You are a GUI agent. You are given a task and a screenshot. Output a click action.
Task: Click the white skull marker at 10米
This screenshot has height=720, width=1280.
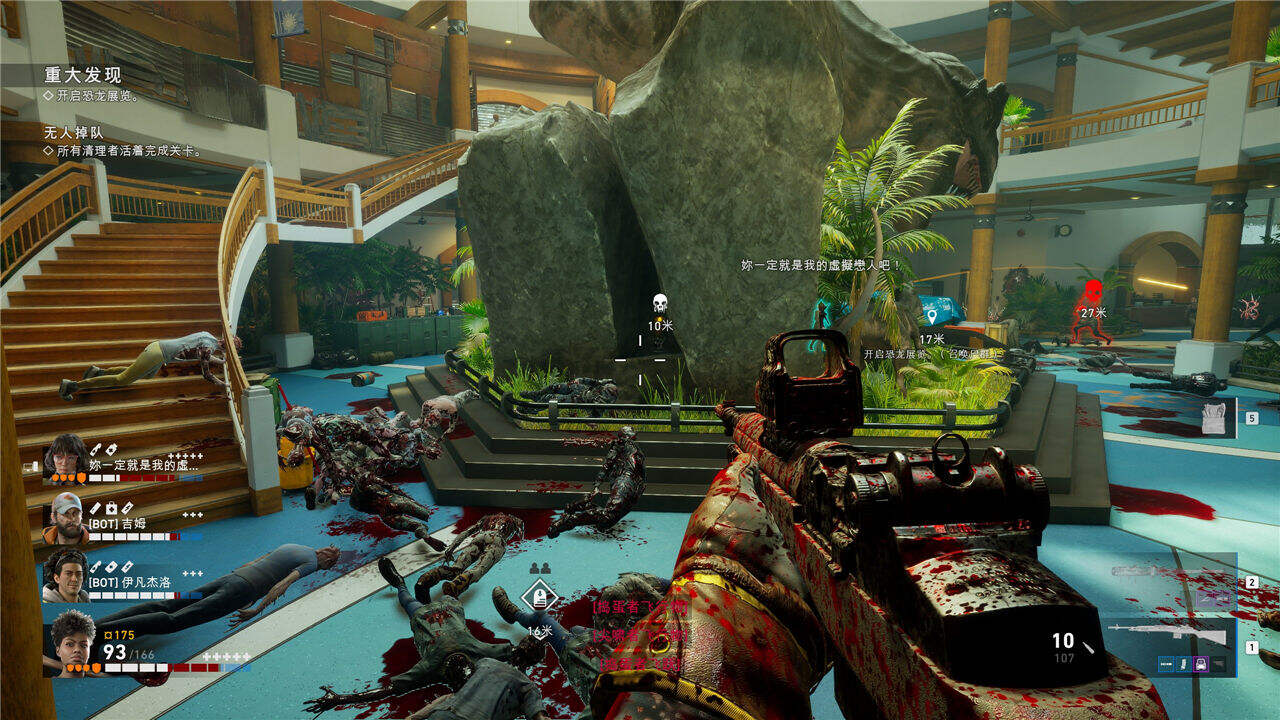pos(660,302)
